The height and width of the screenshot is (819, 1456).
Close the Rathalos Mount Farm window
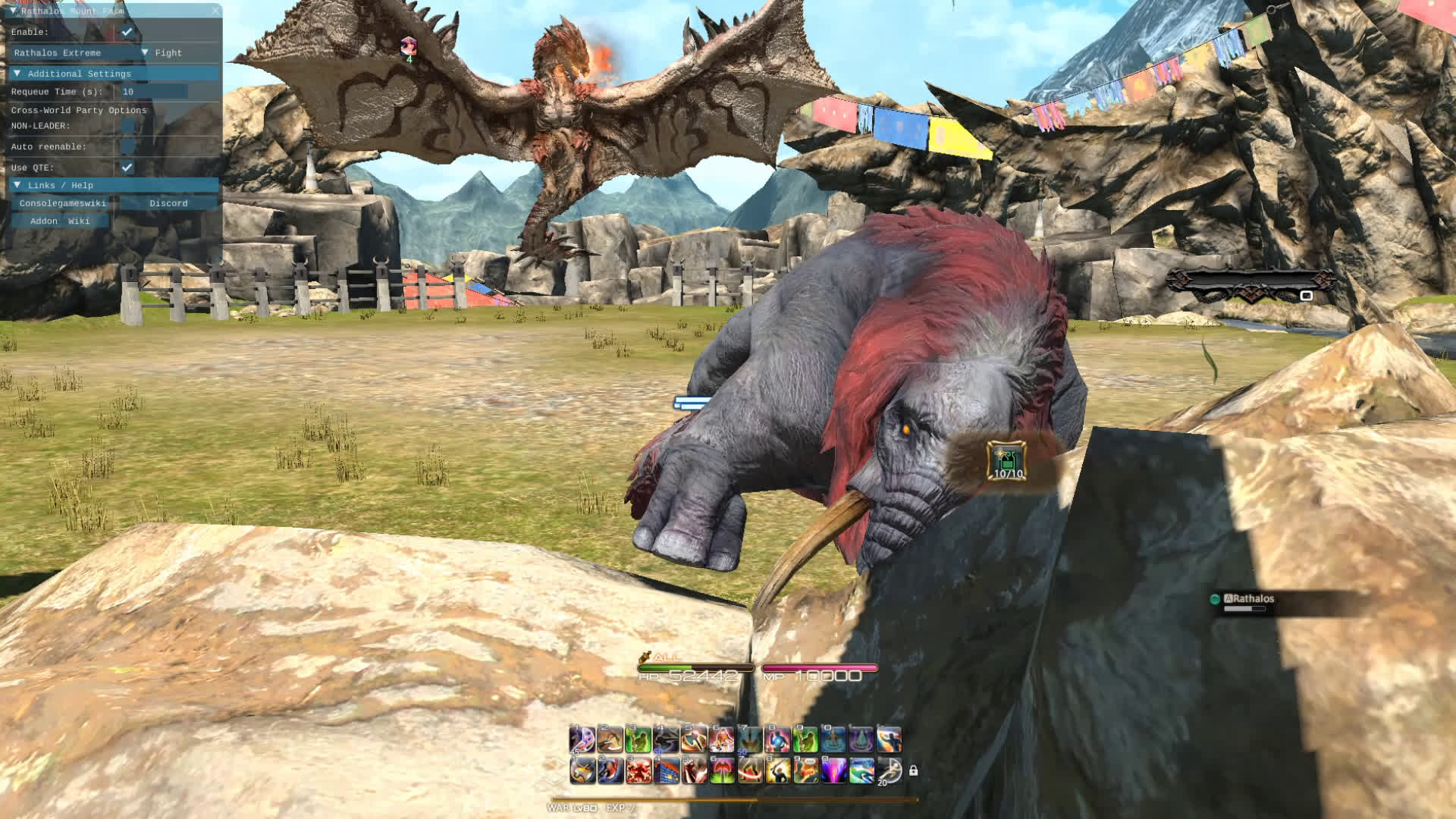click(215, 11)
